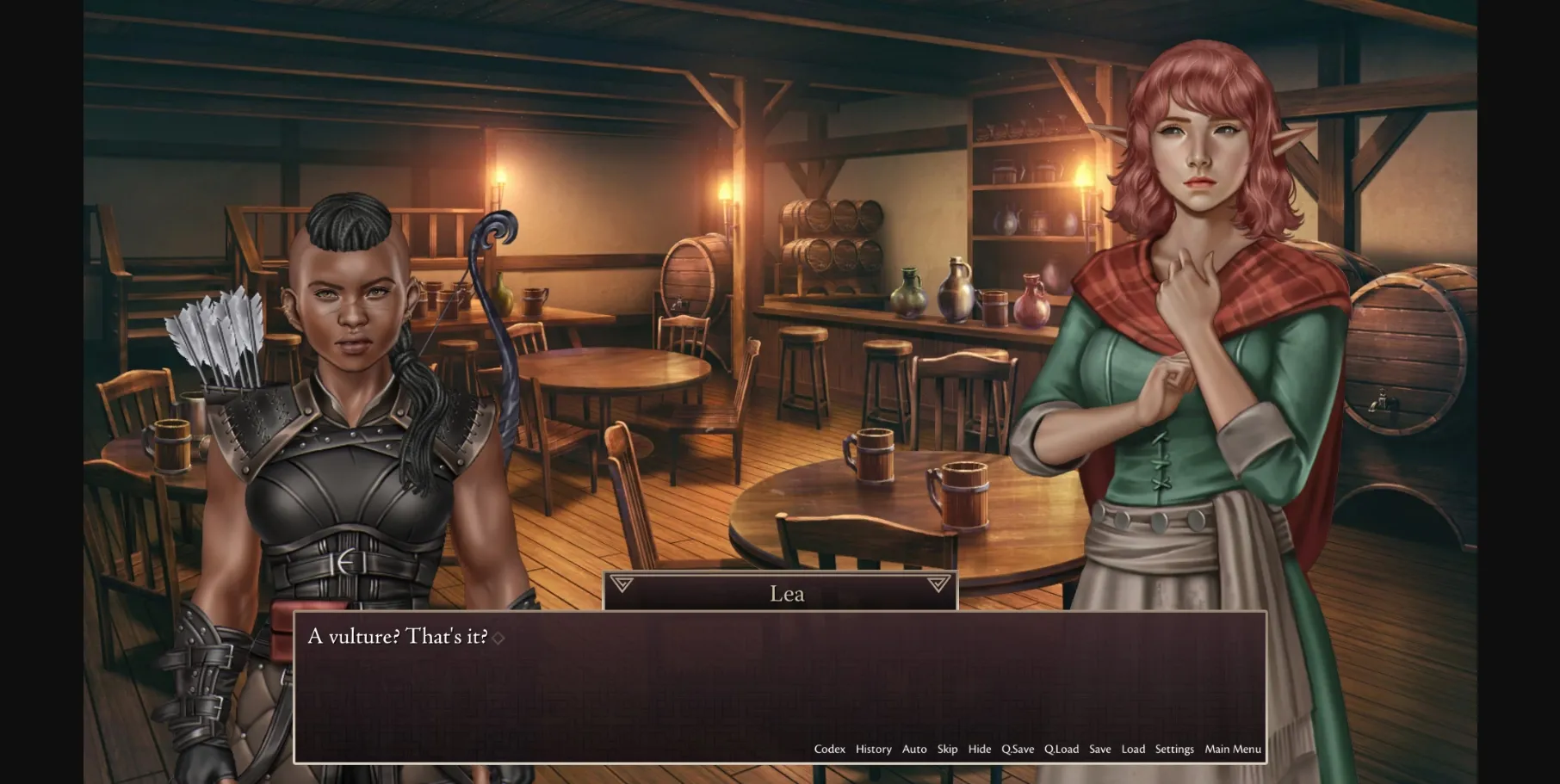Quick save with Q.Save
1560x784 pixels.
1018,750
